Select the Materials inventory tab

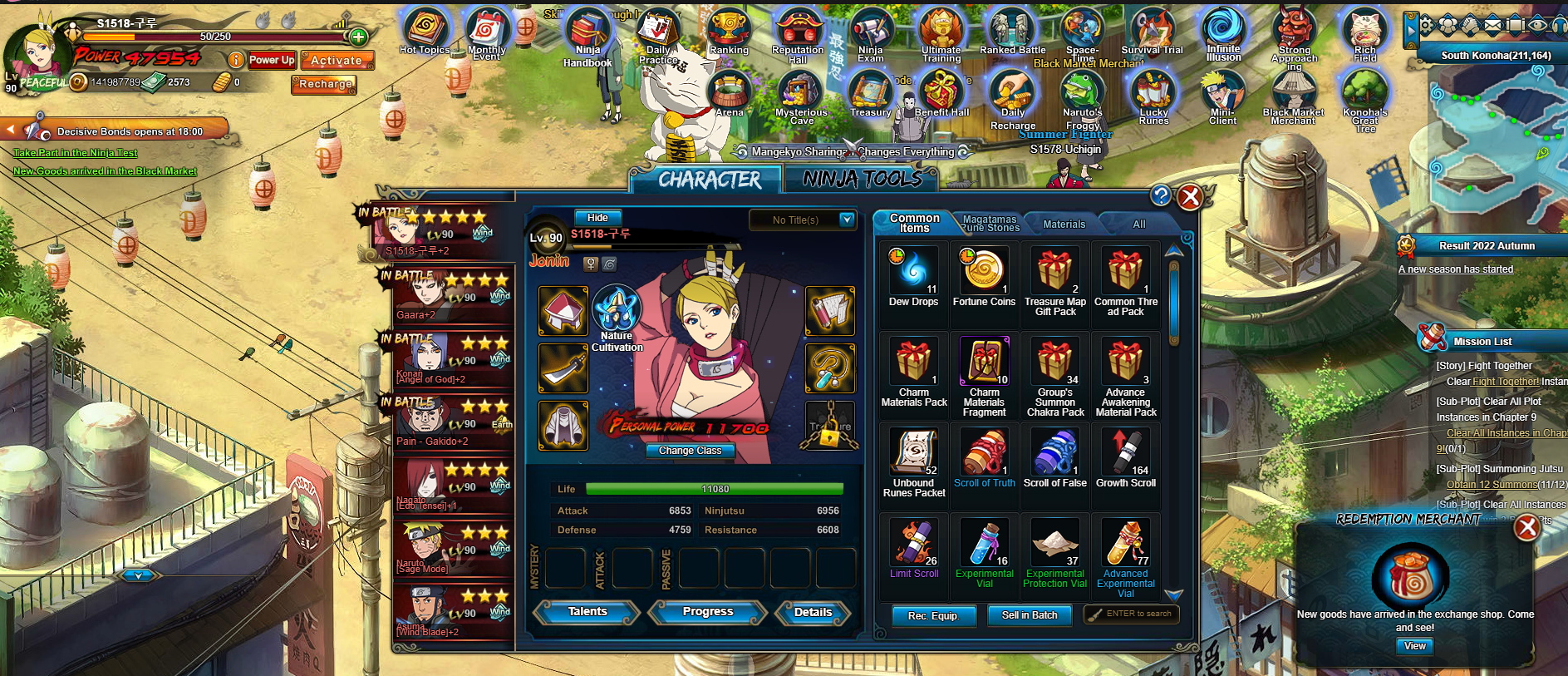click(1064, 224)
